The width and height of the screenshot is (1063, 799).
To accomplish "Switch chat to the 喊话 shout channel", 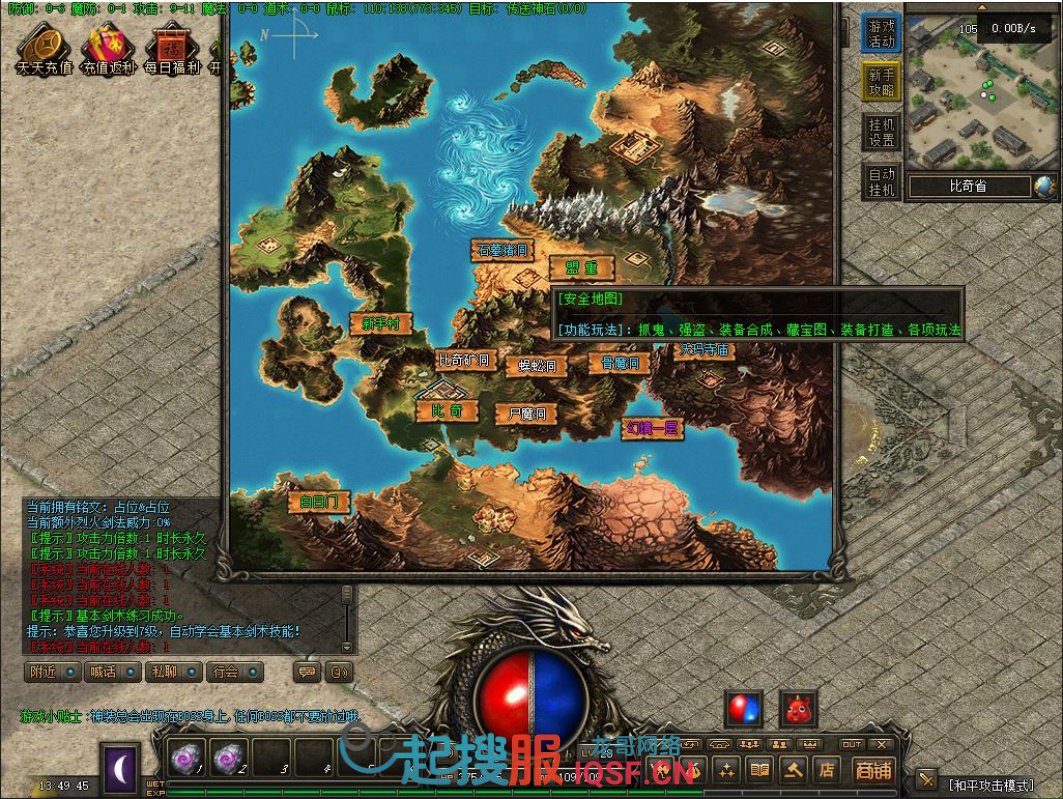I will (110, 672).
